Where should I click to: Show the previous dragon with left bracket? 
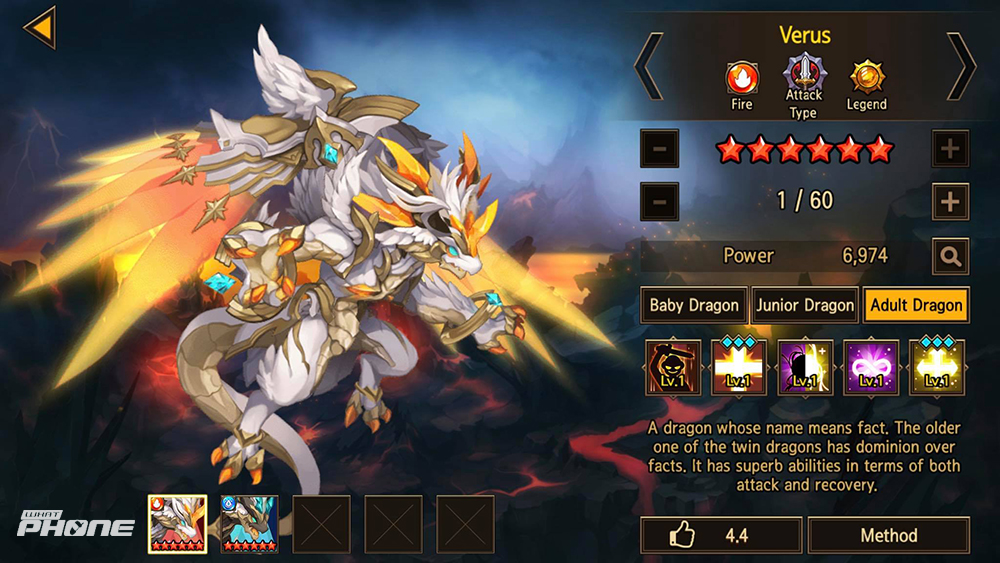click(x=649, y=66)
